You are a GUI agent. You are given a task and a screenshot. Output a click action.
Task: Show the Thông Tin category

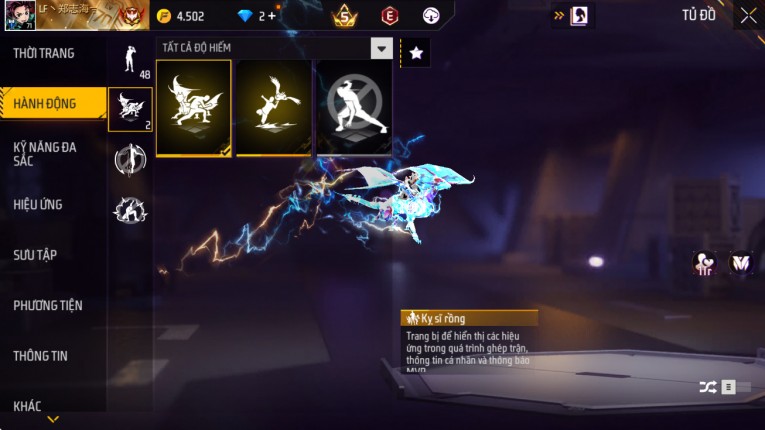pyautogui.click(x=41, y=355)
